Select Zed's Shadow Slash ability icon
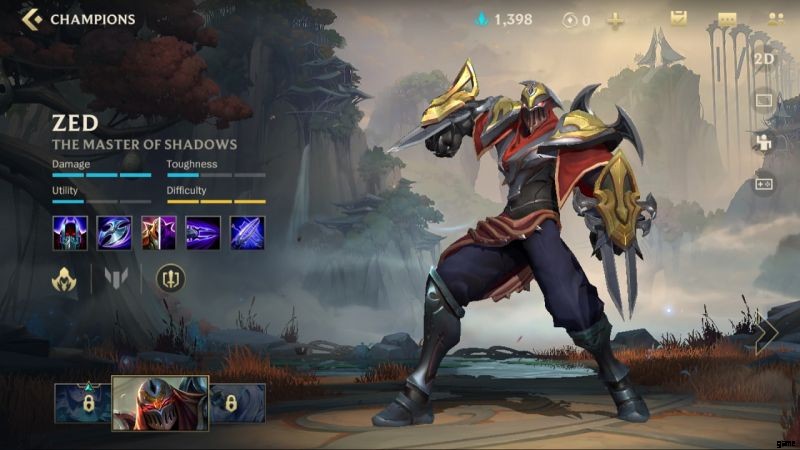This screenshot has height=450, width=800. point(203,233)
